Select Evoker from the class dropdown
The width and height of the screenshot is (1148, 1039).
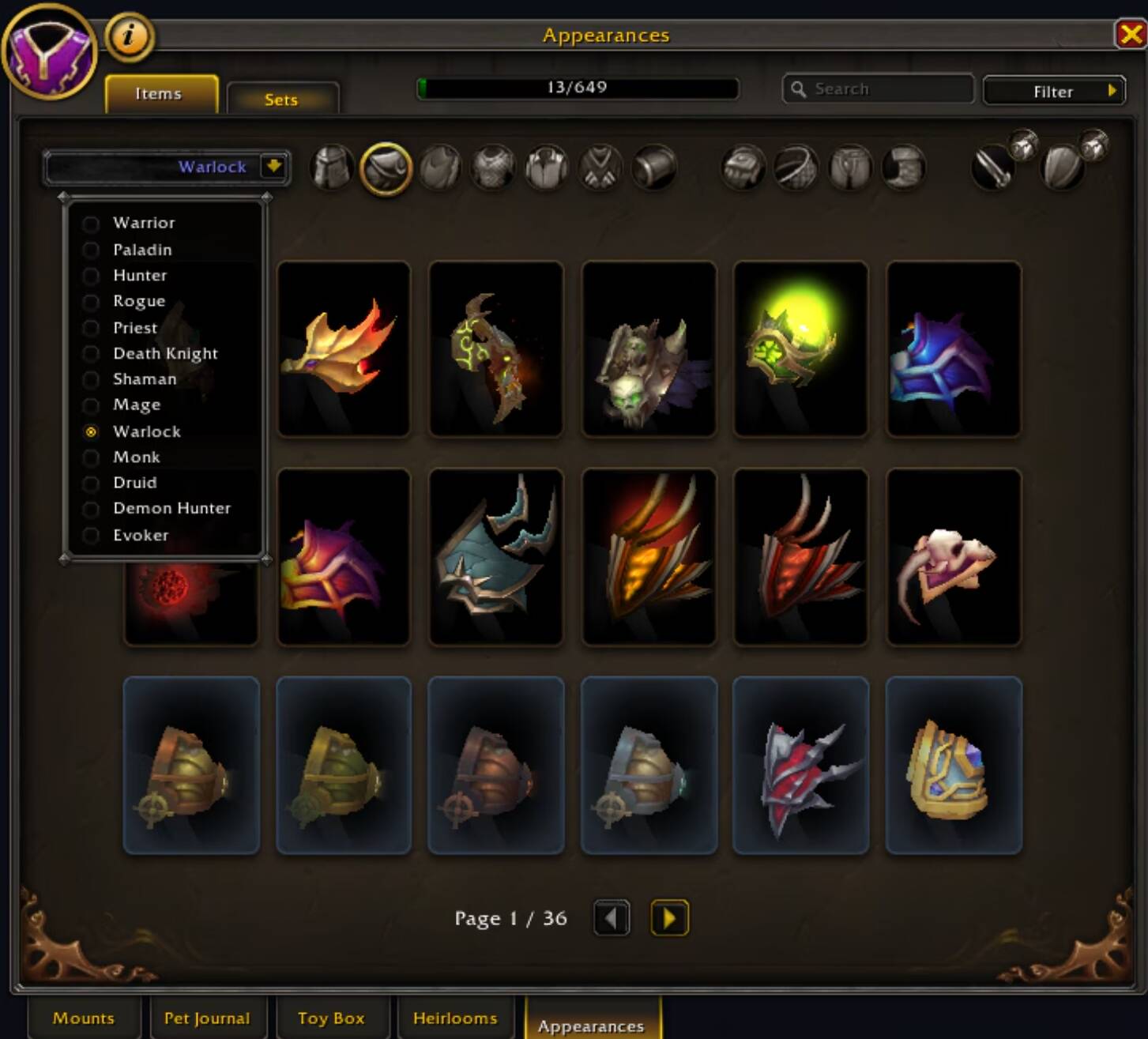pos(141,536)
